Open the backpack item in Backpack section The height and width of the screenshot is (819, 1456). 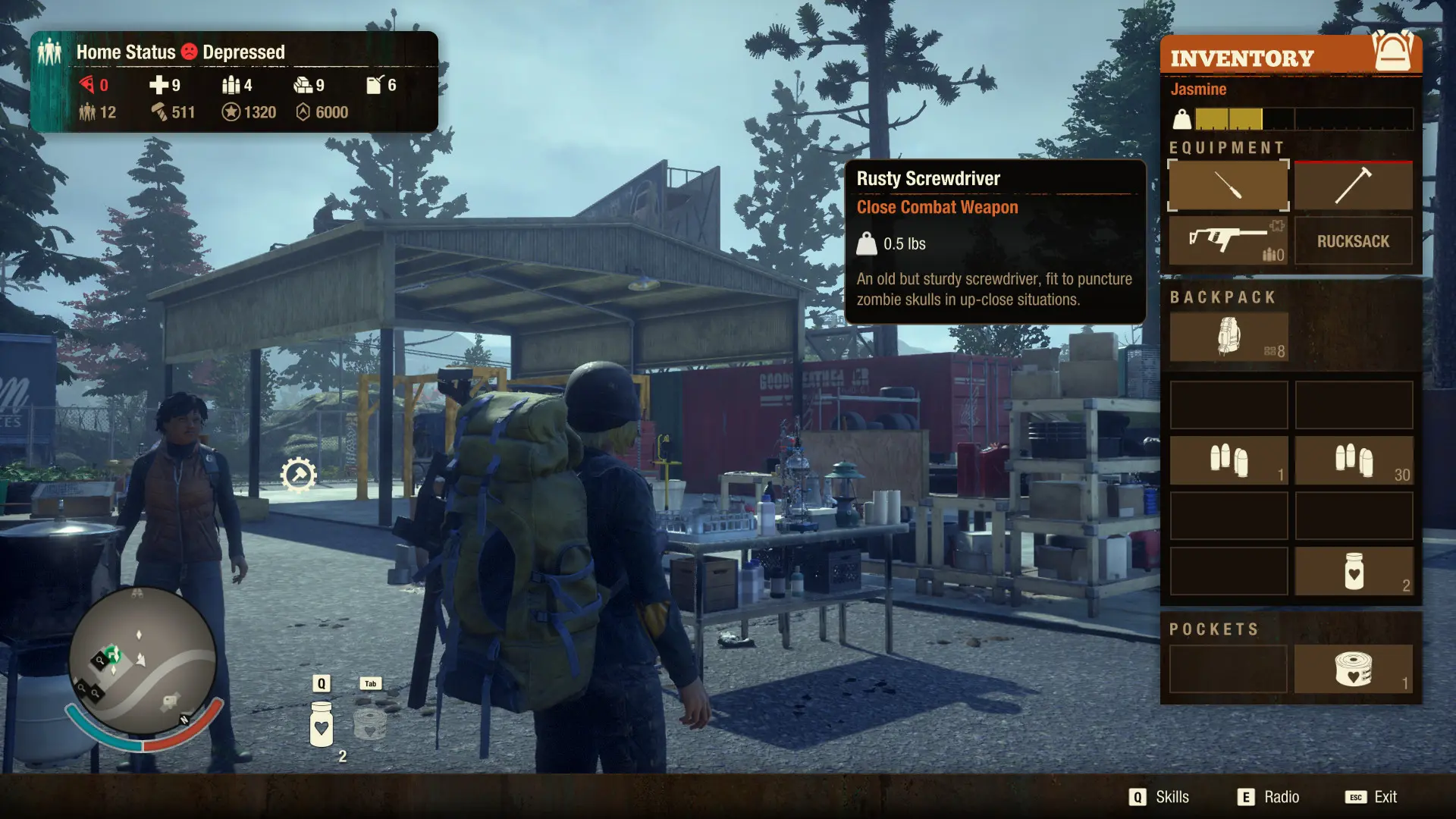tap(1228, 336)
